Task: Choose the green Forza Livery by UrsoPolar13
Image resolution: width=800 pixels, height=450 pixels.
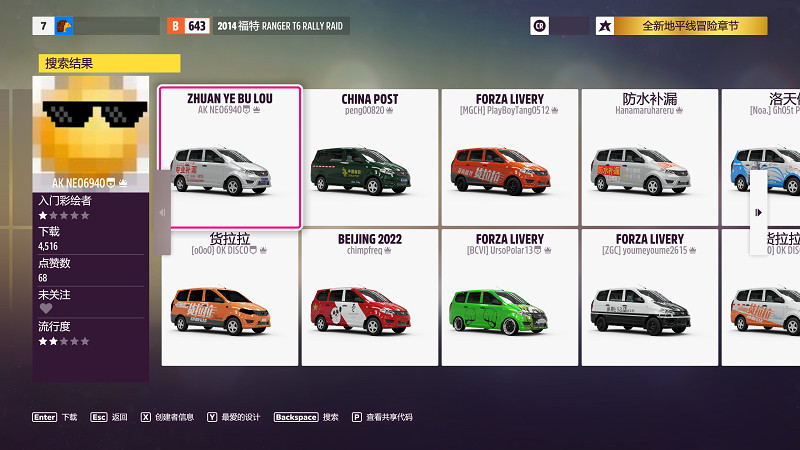Action: tap(510, 297)
